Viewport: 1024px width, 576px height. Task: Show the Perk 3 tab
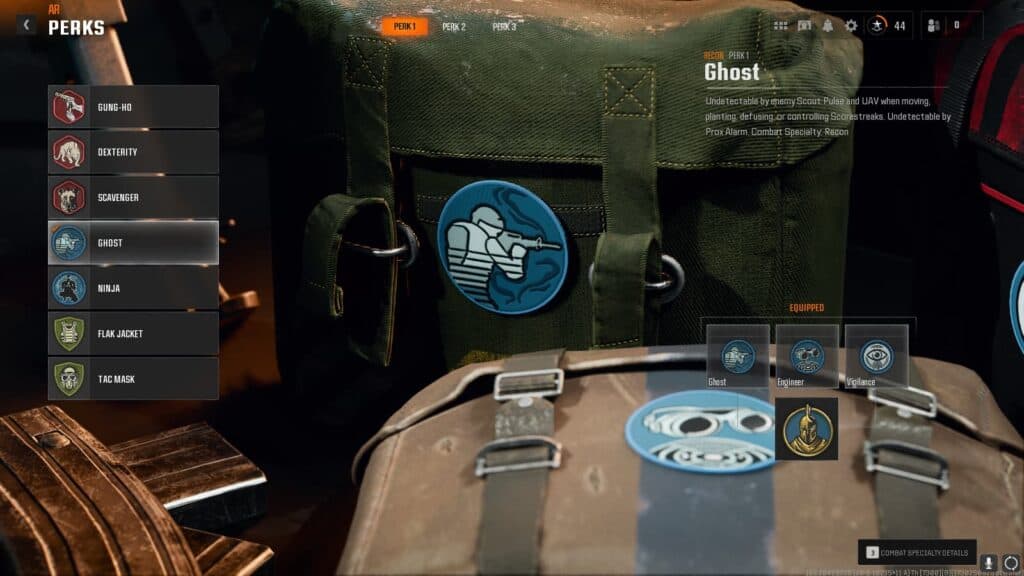click(504, 27)
